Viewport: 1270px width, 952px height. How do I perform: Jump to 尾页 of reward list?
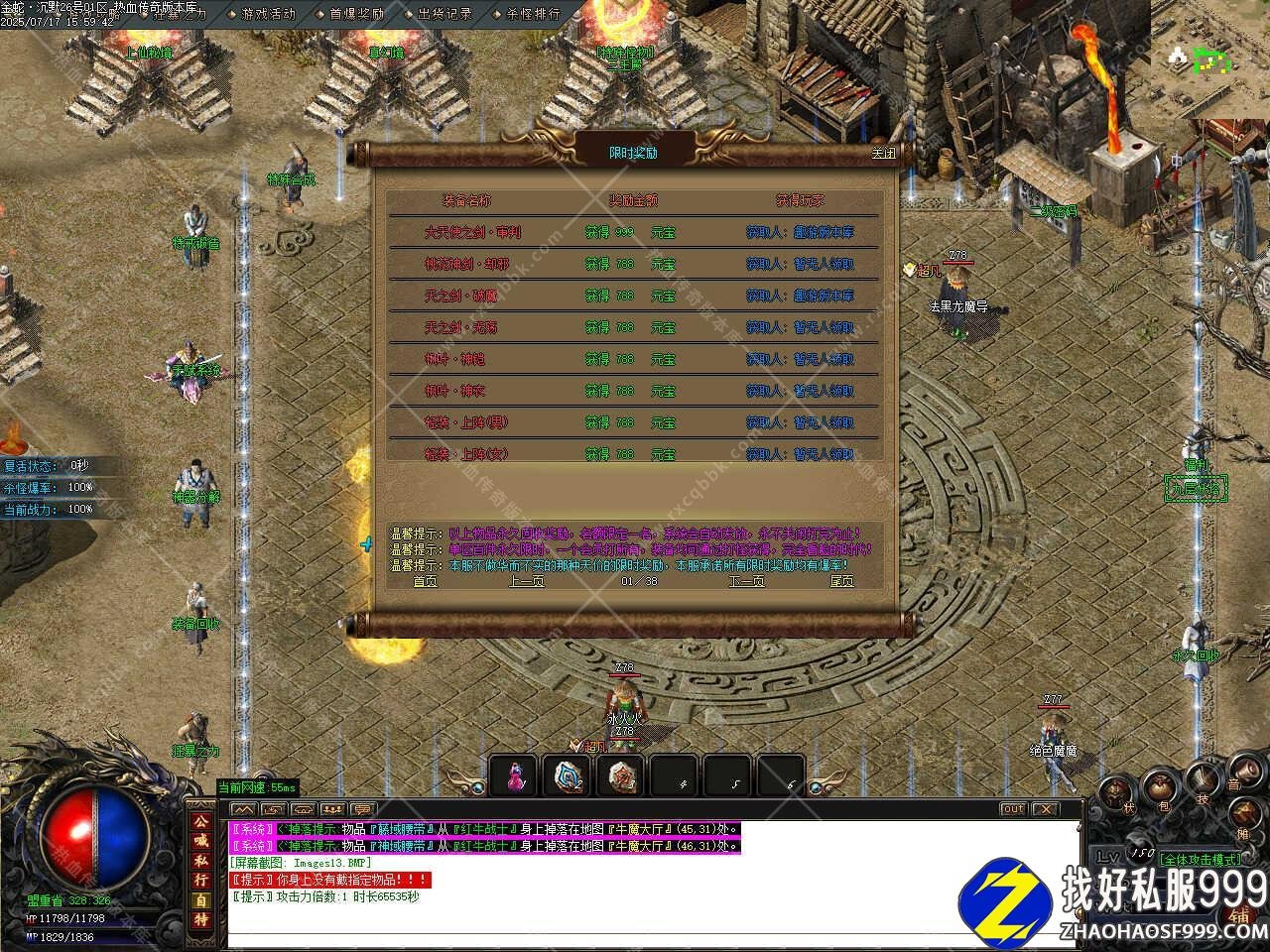click(841, 581)
